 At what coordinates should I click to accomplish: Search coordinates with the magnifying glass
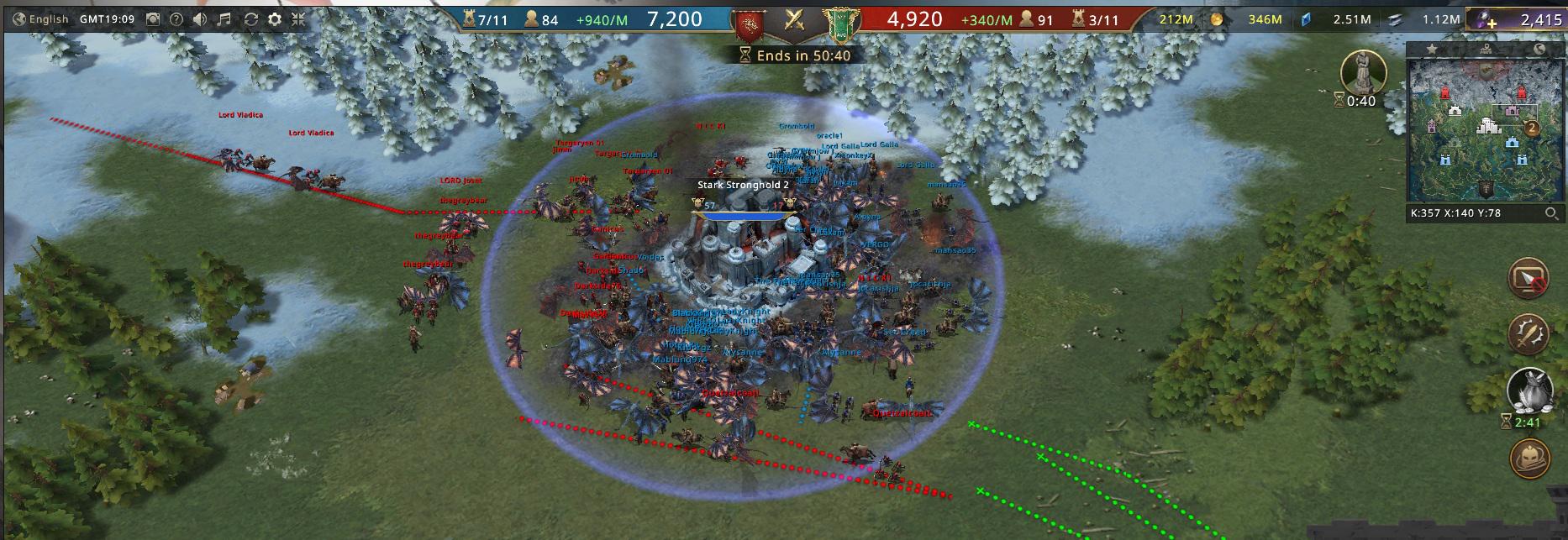(x=1551, y=213)
